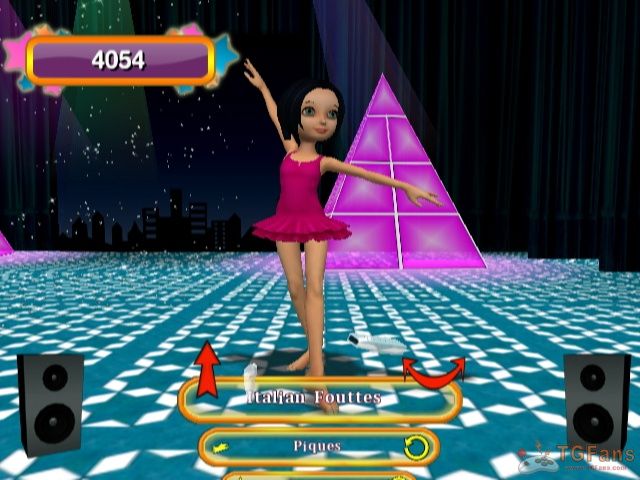Image resolution: width=640 pixels, height=480 pixels.
Task: Click the yellow circular arrow on Piques
Action: 415,446
